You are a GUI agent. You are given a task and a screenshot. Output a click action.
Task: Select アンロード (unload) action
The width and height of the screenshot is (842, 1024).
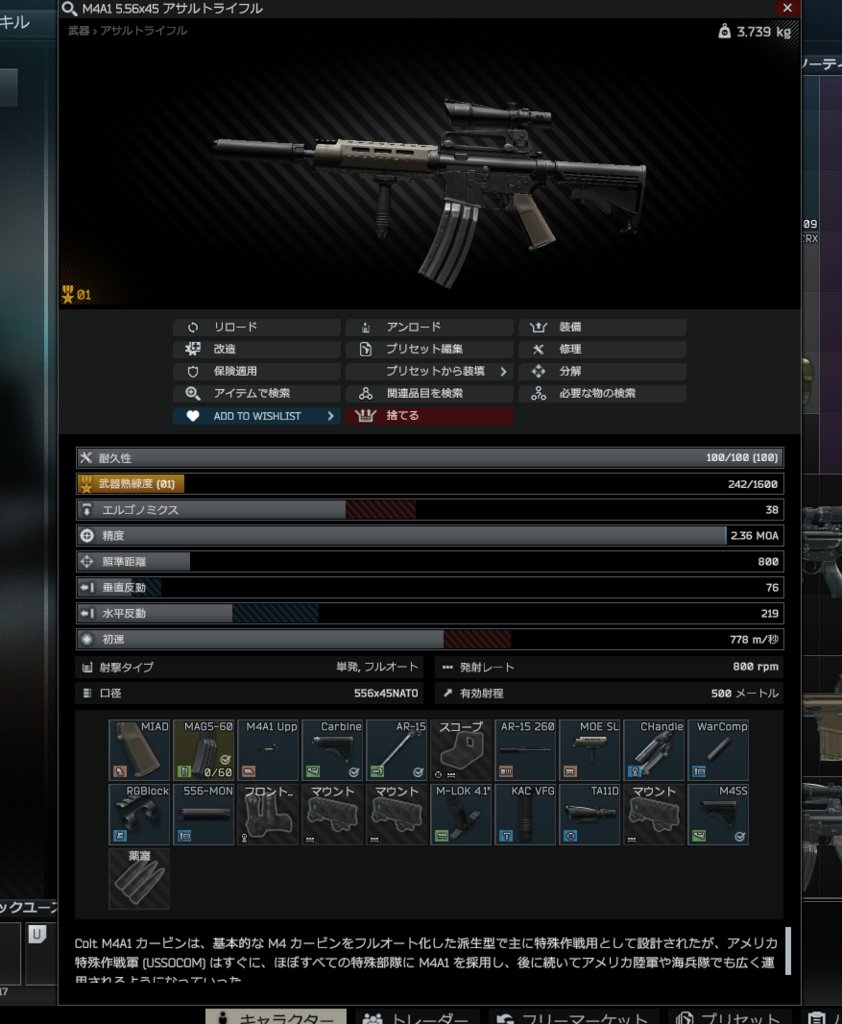(428, 327)
